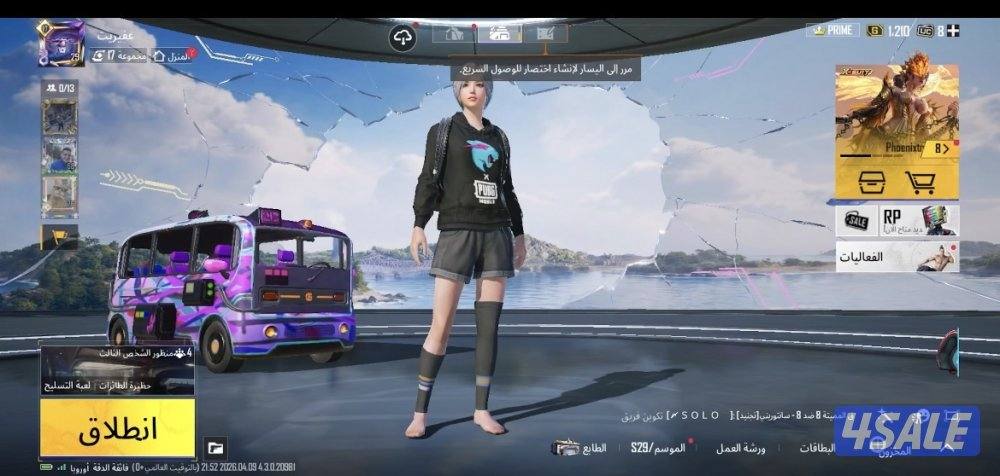Open the مجموعة clan button
1000x476 pixels.
(117, 55)
